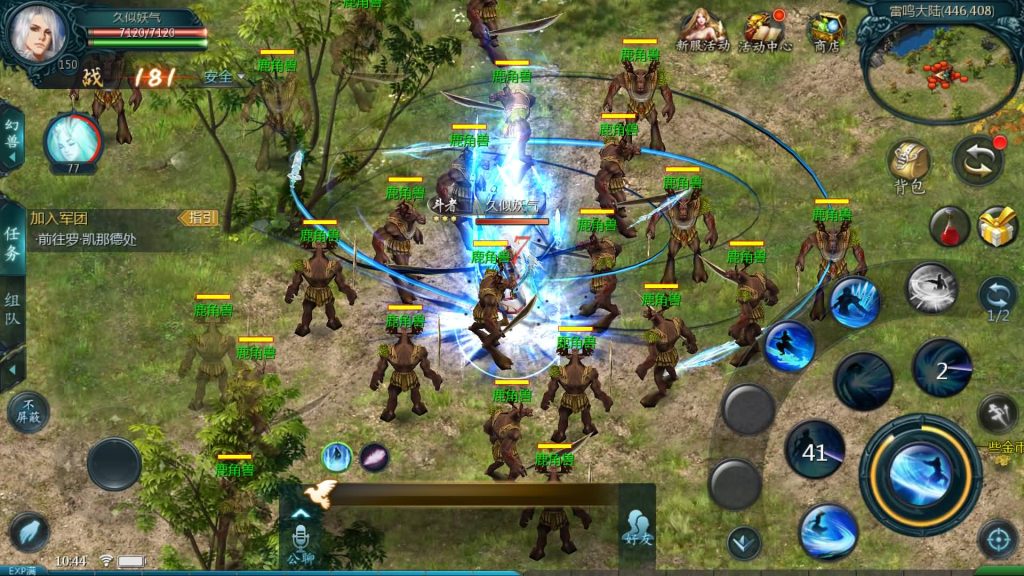Select the 任务 quest tab
Image resolution: width=1024 pixels, height=576 pixels.
pyautogui.click(x=12, y=244)
